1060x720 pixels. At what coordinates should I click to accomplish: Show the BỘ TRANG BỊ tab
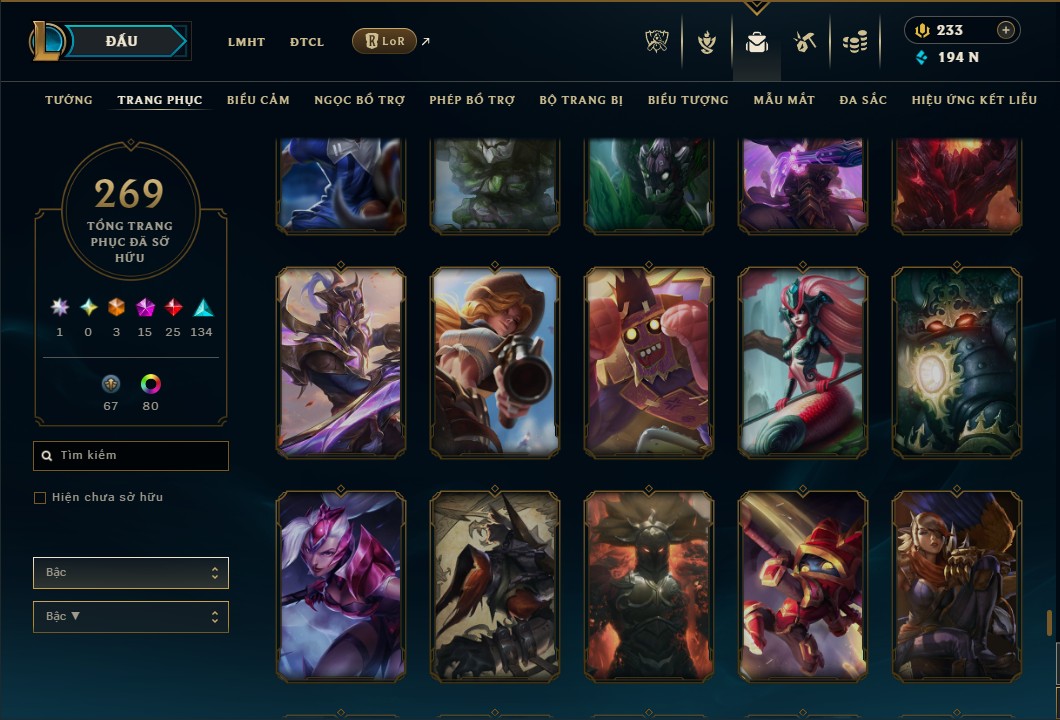click(581, 100)
